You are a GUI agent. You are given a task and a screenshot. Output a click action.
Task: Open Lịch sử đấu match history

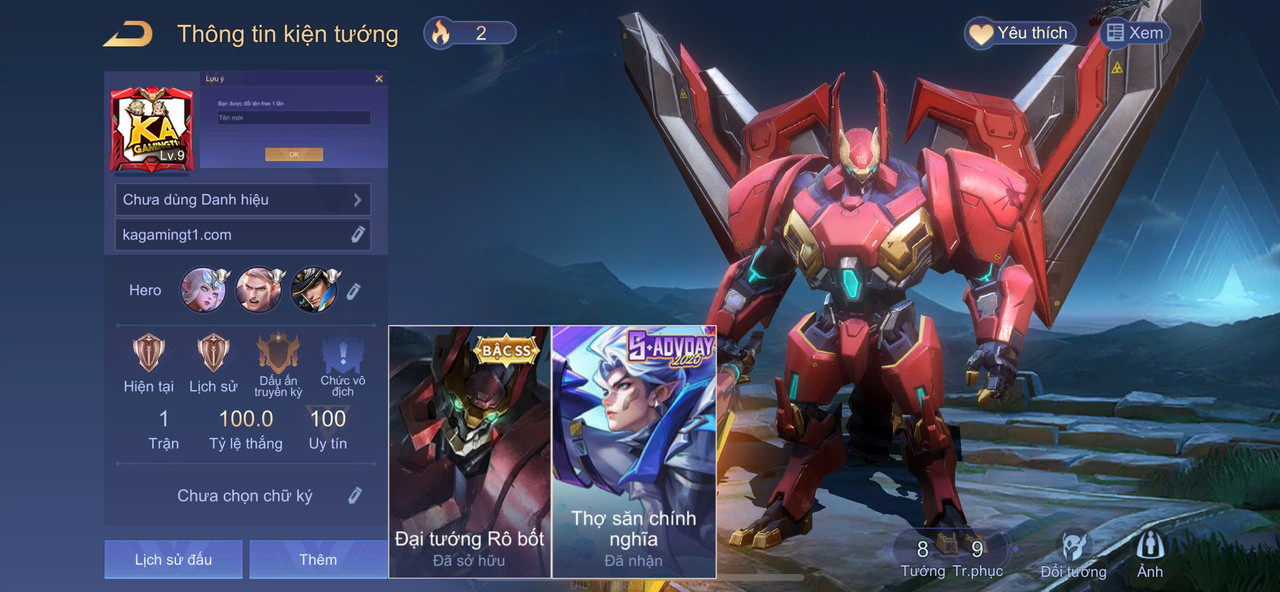(x=173, y=559)
